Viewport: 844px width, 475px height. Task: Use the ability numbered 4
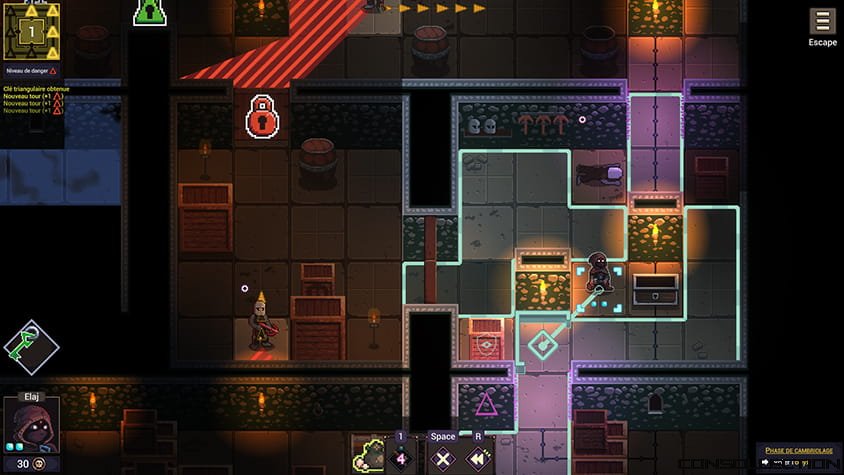[401, 459]
